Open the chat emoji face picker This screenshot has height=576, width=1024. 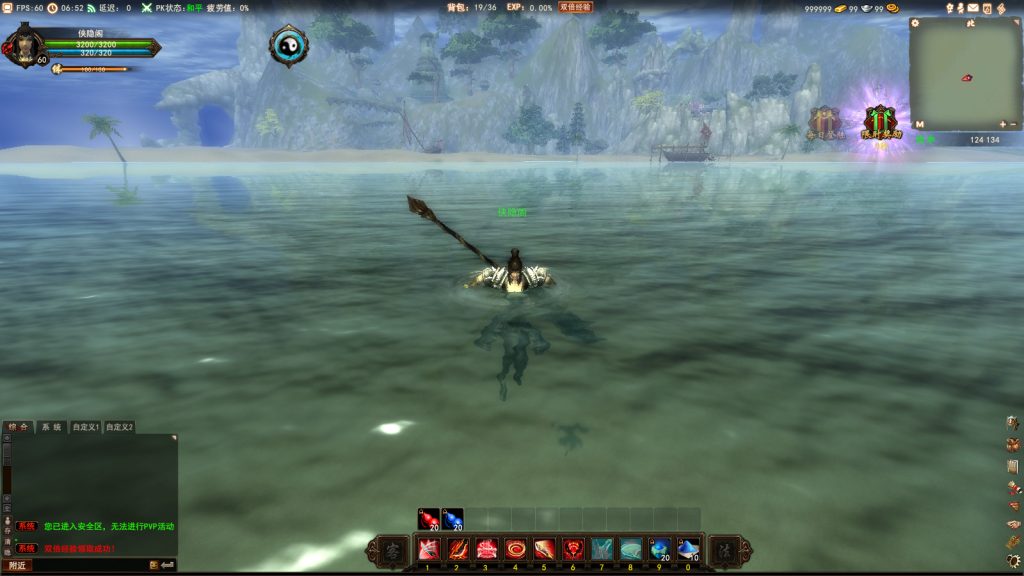[154, 565]
